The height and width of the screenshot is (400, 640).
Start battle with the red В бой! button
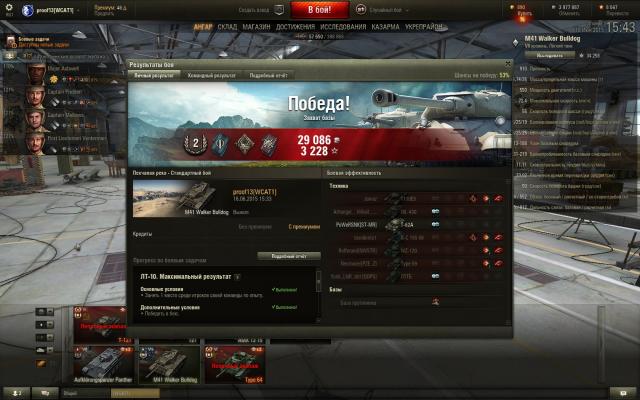319,10
